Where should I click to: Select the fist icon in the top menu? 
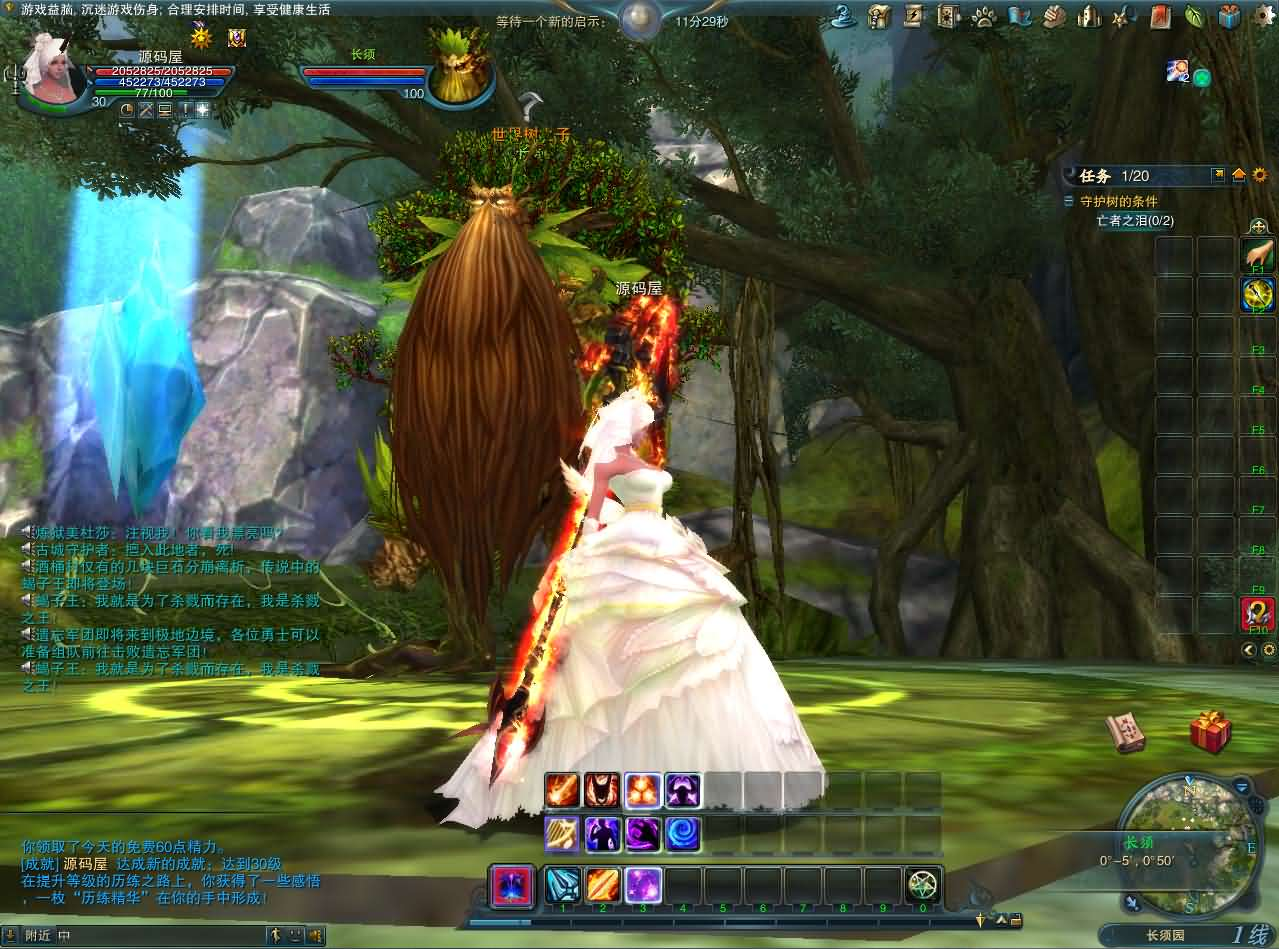[x=1055, y=16]
